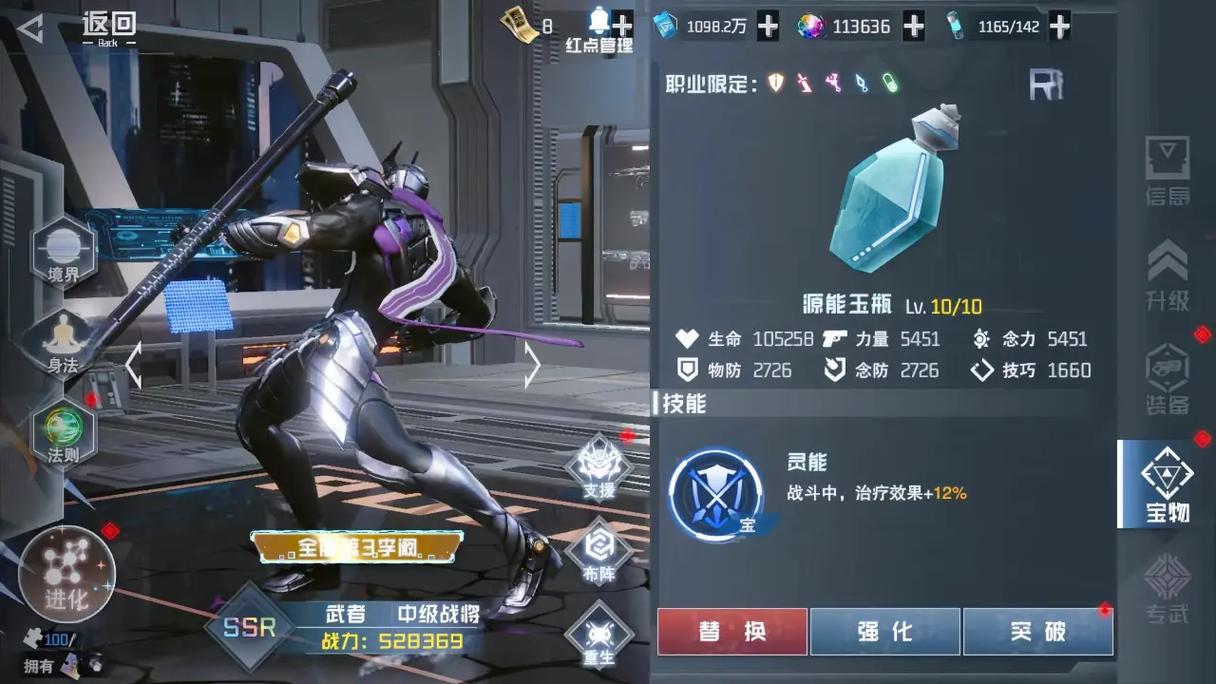The image size is (1216, 684).
Task: Switch to the 装备 equipment tab
Action: pyautogui.click(x=1167, y=380)
